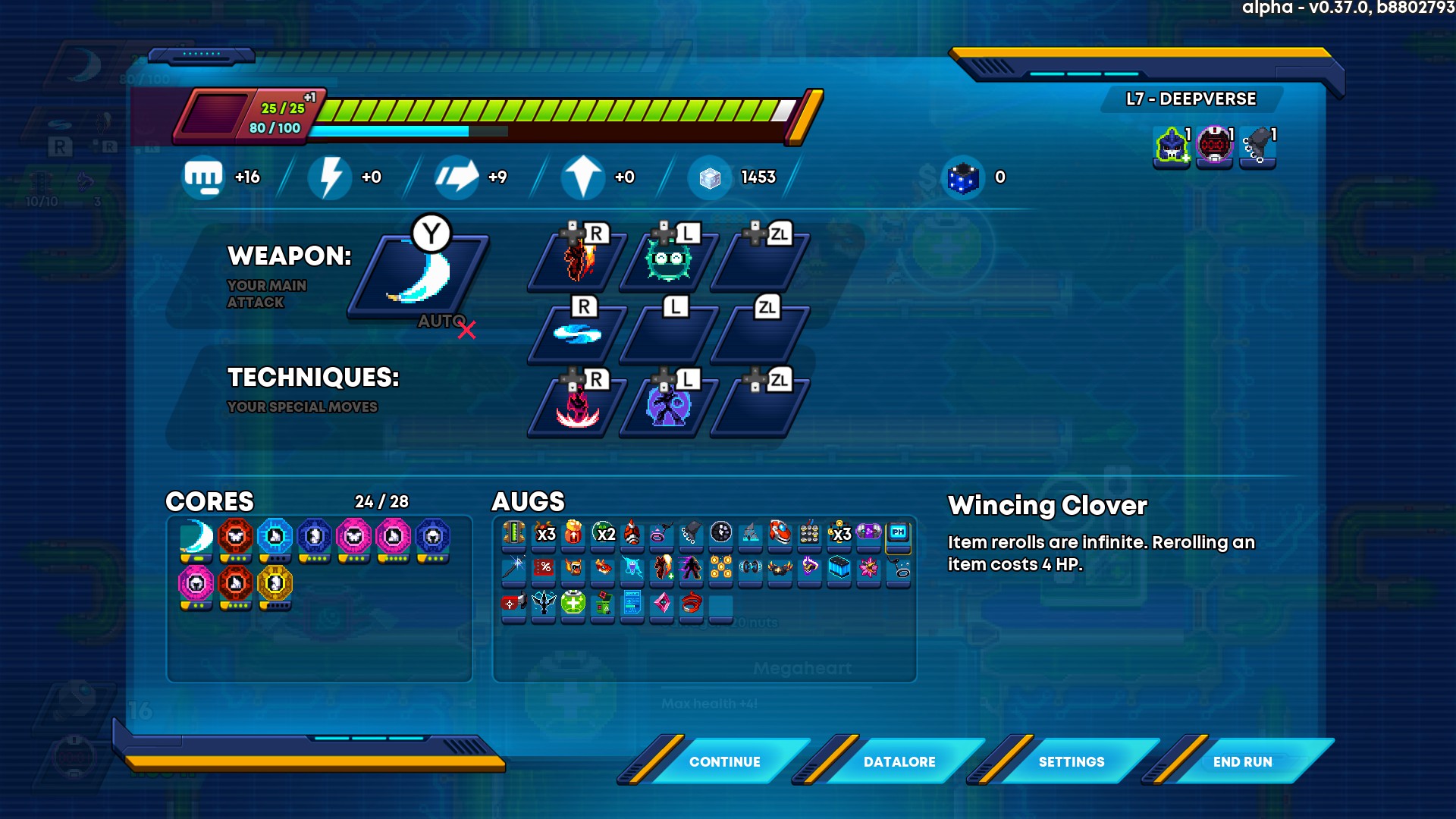Select the red coiled spring aug
1456x819 pixels.
pos(692,604)
